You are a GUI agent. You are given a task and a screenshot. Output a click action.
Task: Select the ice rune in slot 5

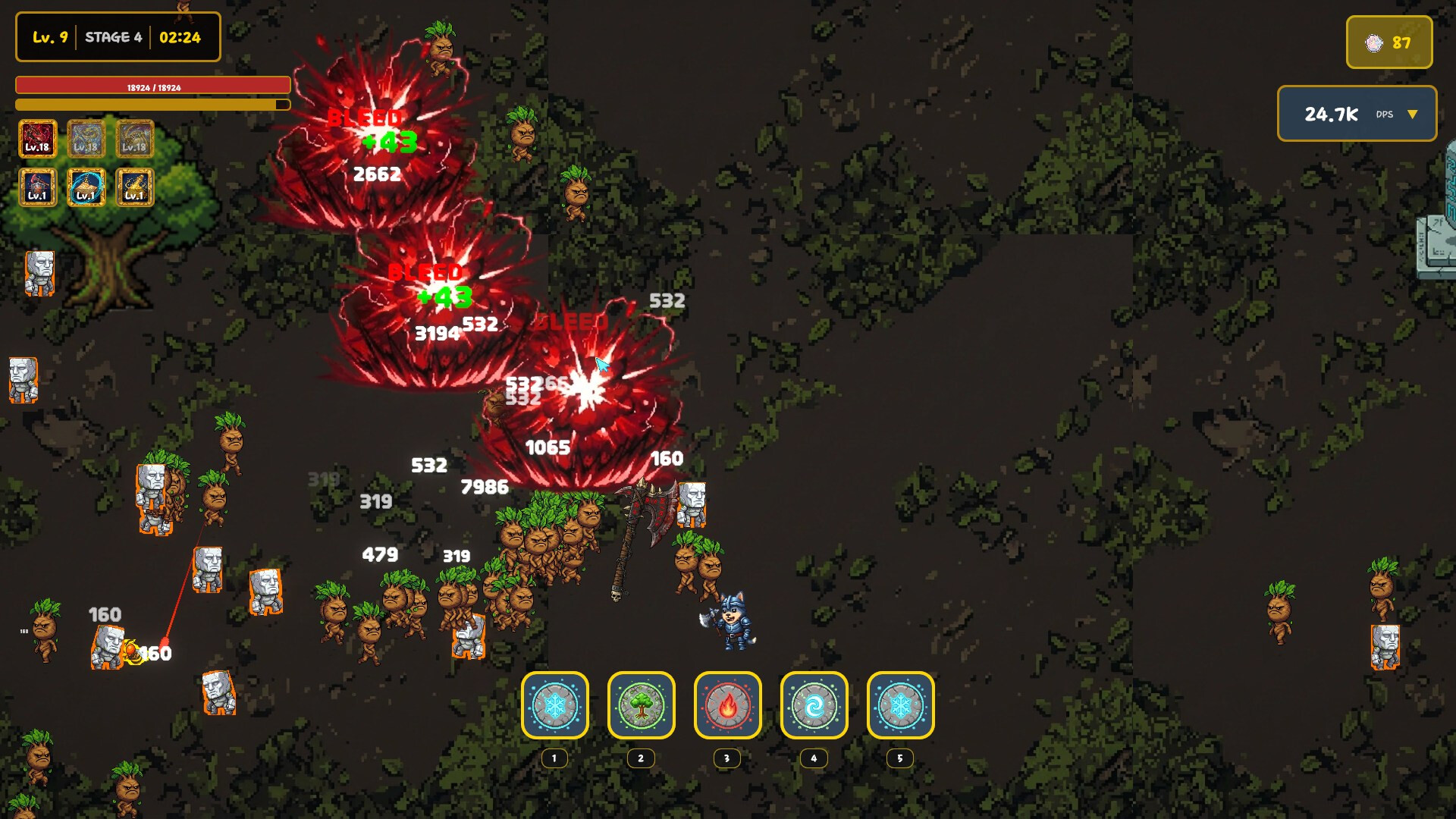click(900, 706)
